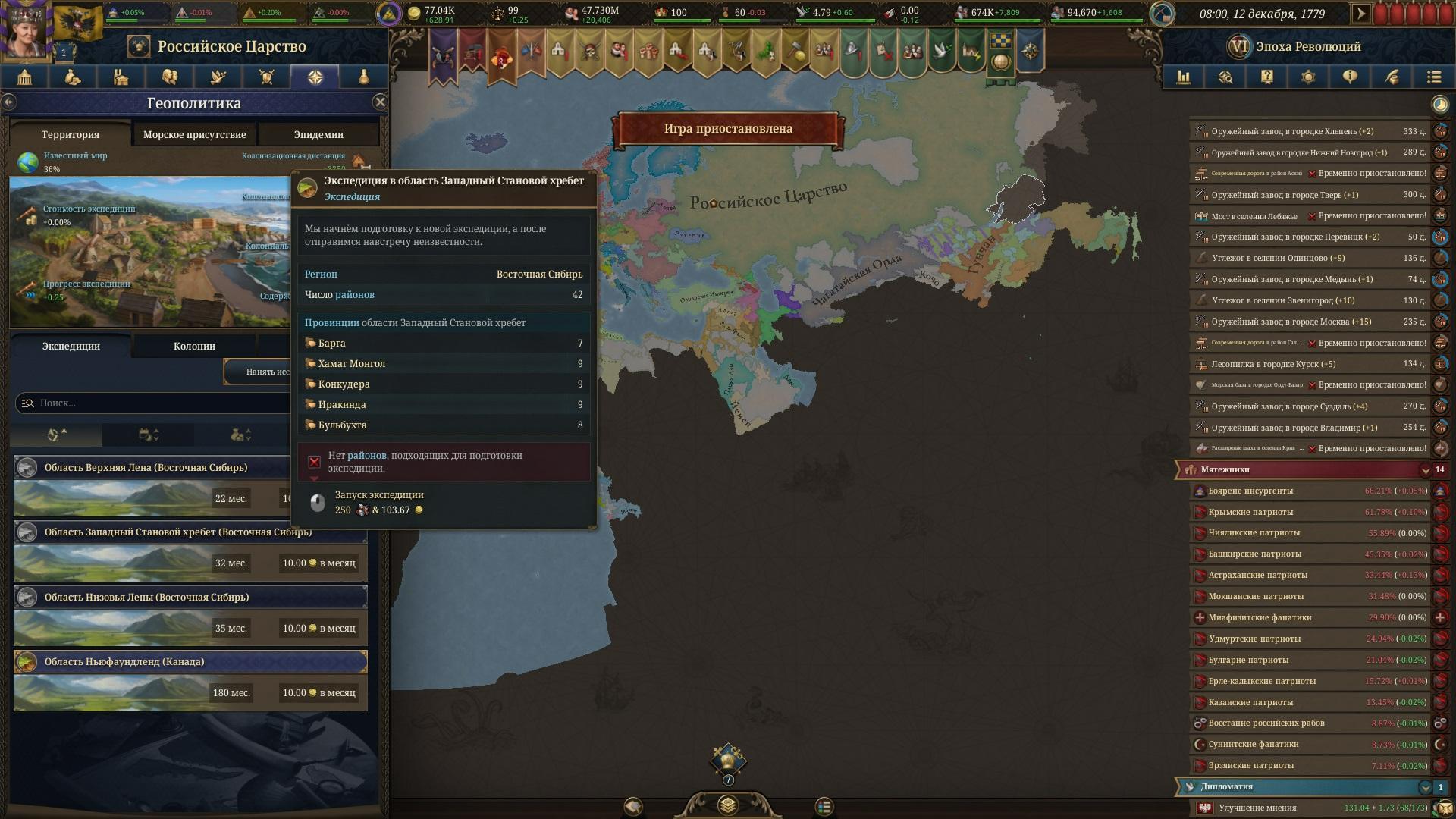Open the Эпидемии tab
Image resolution: width=1456 pixels, height=819 pixels.
point(318,134)
